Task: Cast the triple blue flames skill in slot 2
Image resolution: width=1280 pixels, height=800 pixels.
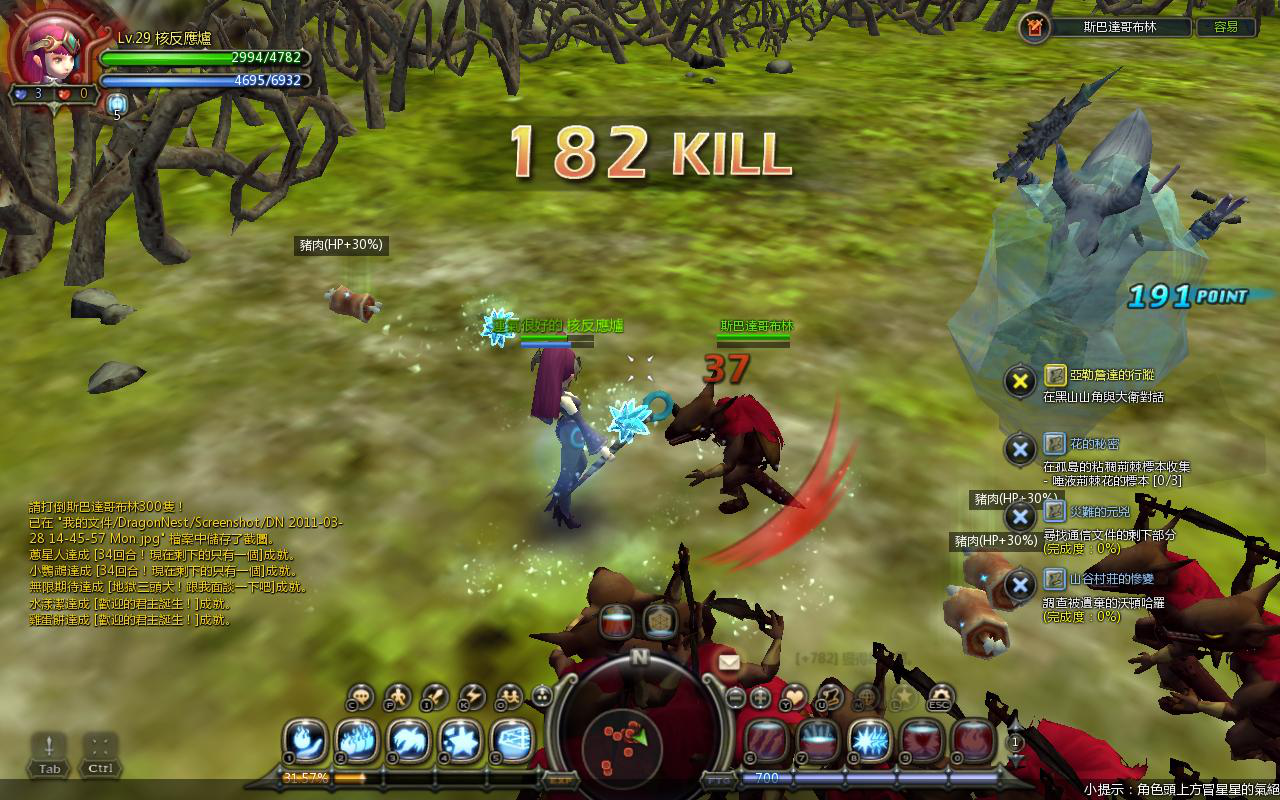Action: (x=357, y=741)
